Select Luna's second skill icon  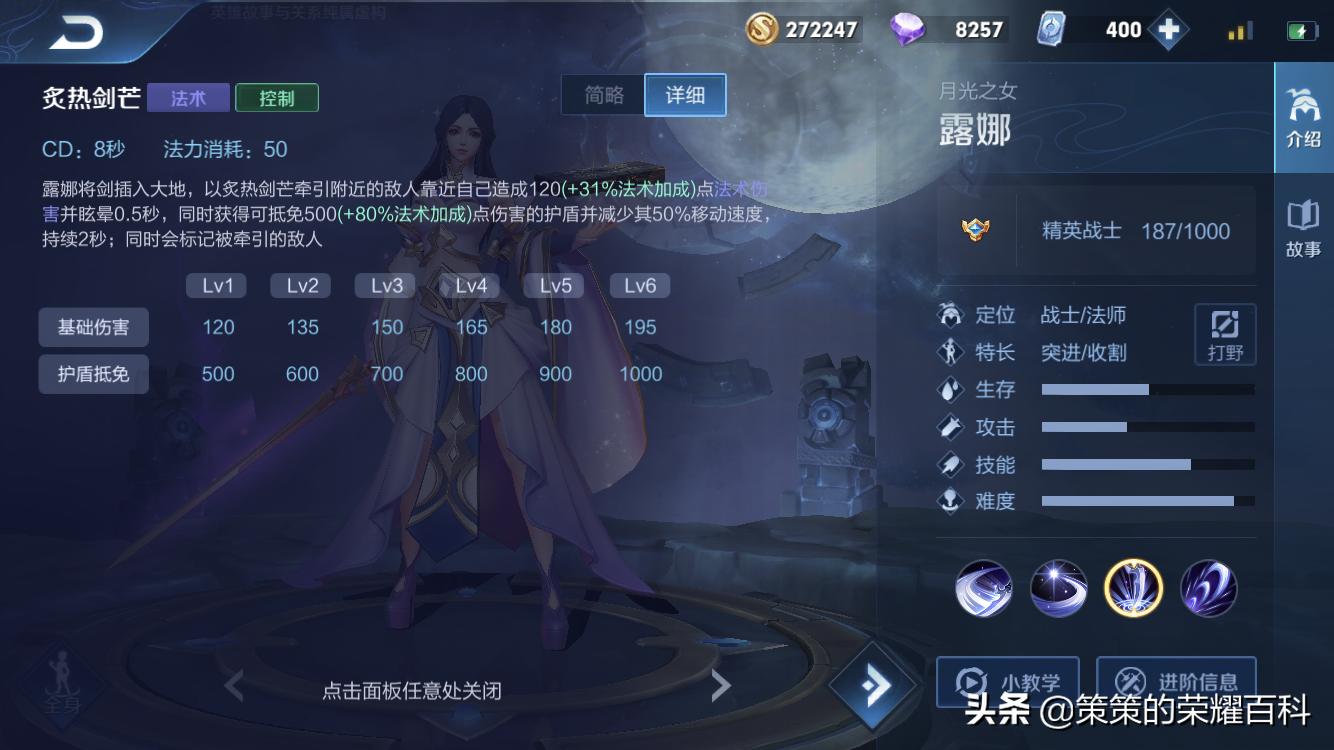(x=1058, y=589)
